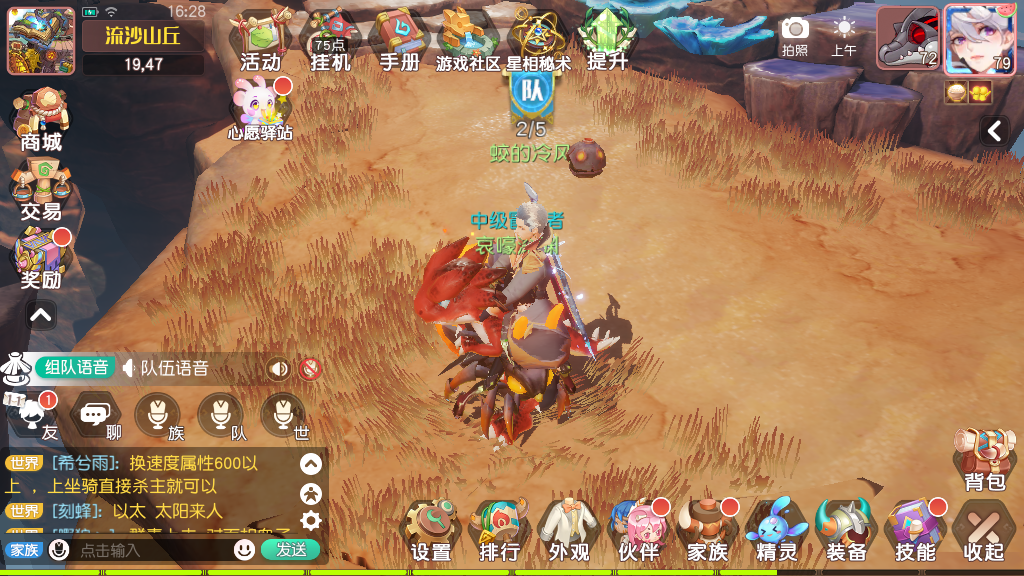The image size is (1024, 576).
Task: Take a photo with 拍照 camera
Action: (x=795, y=36)
